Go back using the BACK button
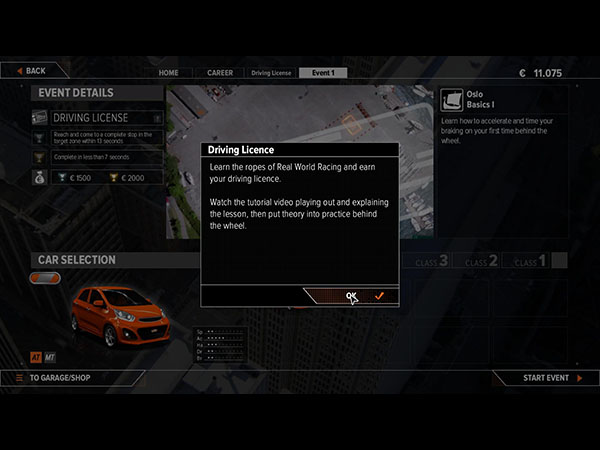600x450 pixels. tap(33, 71)
